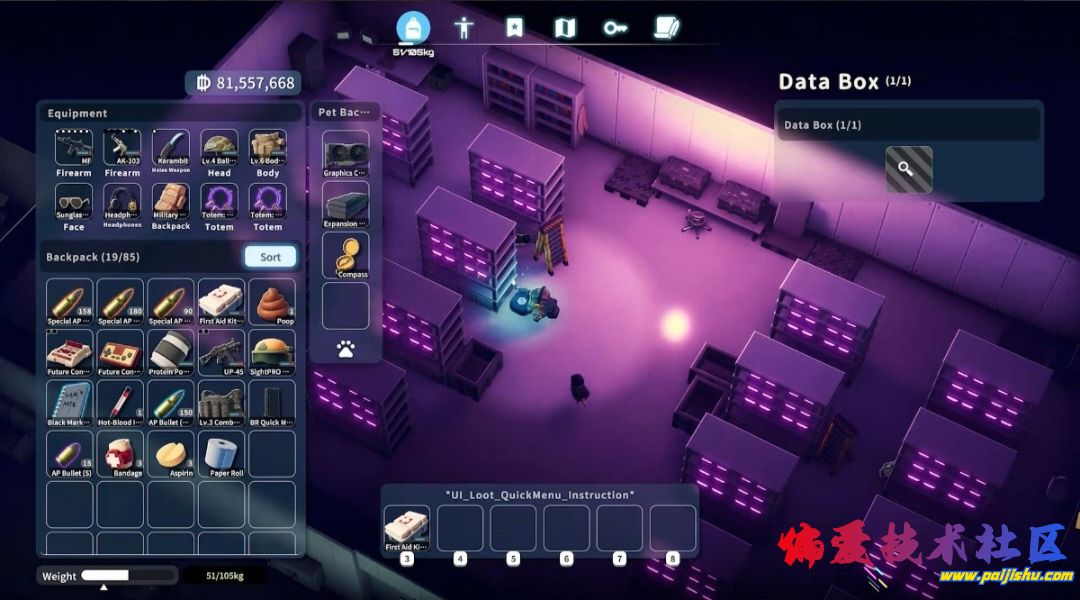This screenshot has width=1080, height=600.
Task: Select the AK-103 firearm slot
Action: point(122,150)
